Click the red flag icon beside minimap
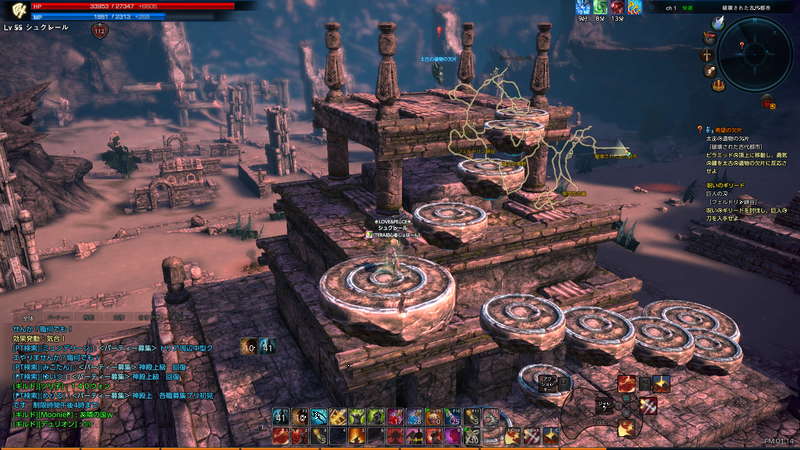The width and height of the screenshot is (800, 450). pos(709,37)
